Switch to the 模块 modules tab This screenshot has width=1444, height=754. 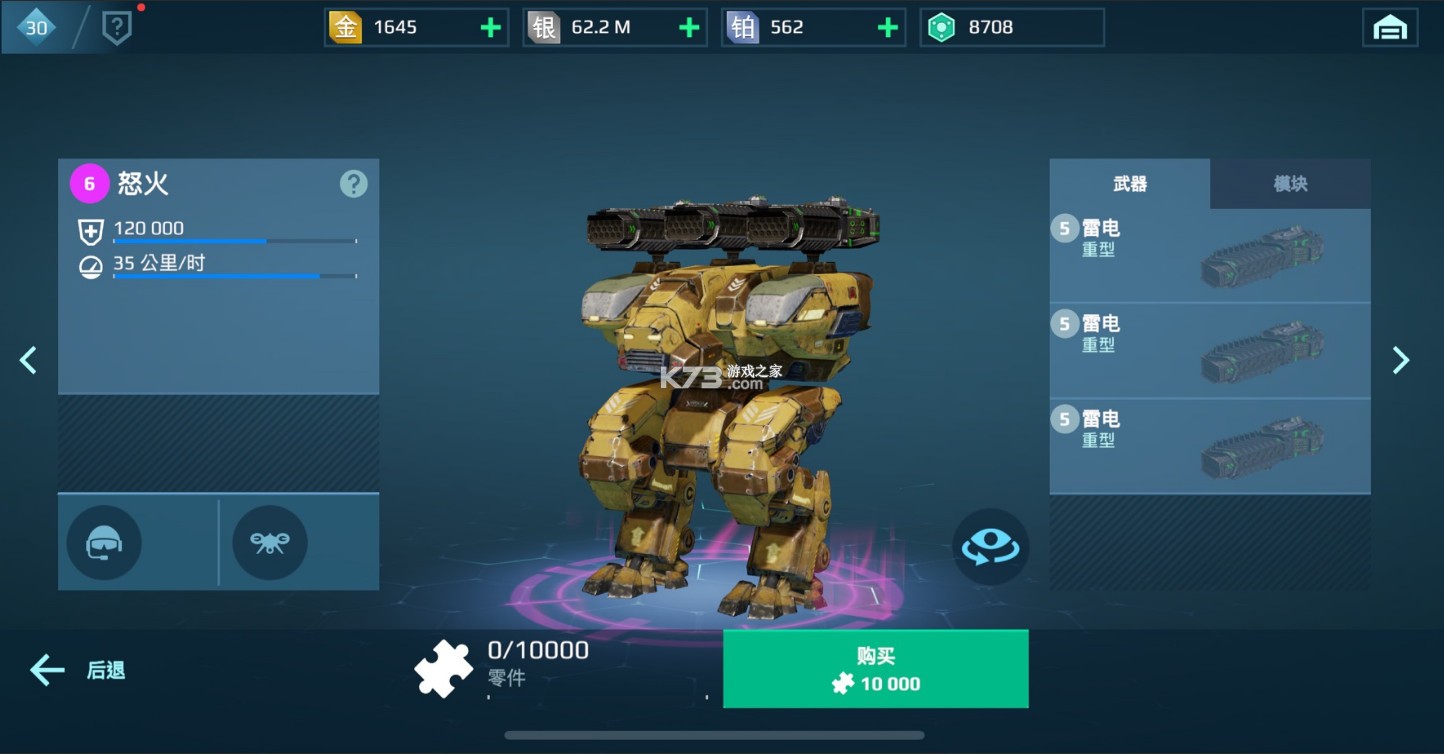1289,184
